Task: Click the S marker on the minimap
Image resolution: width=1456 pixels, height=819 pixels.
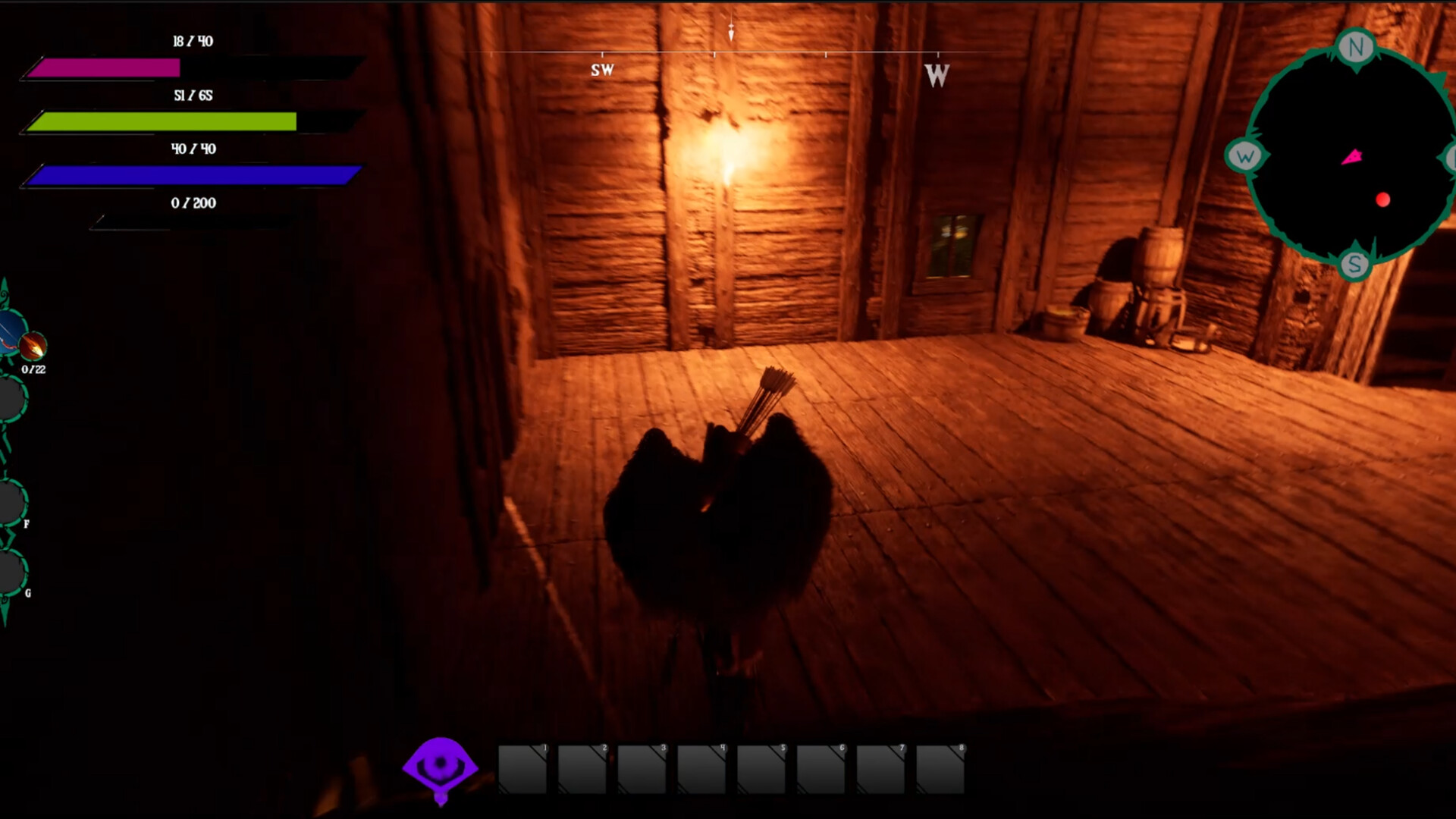Action: [1354, 265]
